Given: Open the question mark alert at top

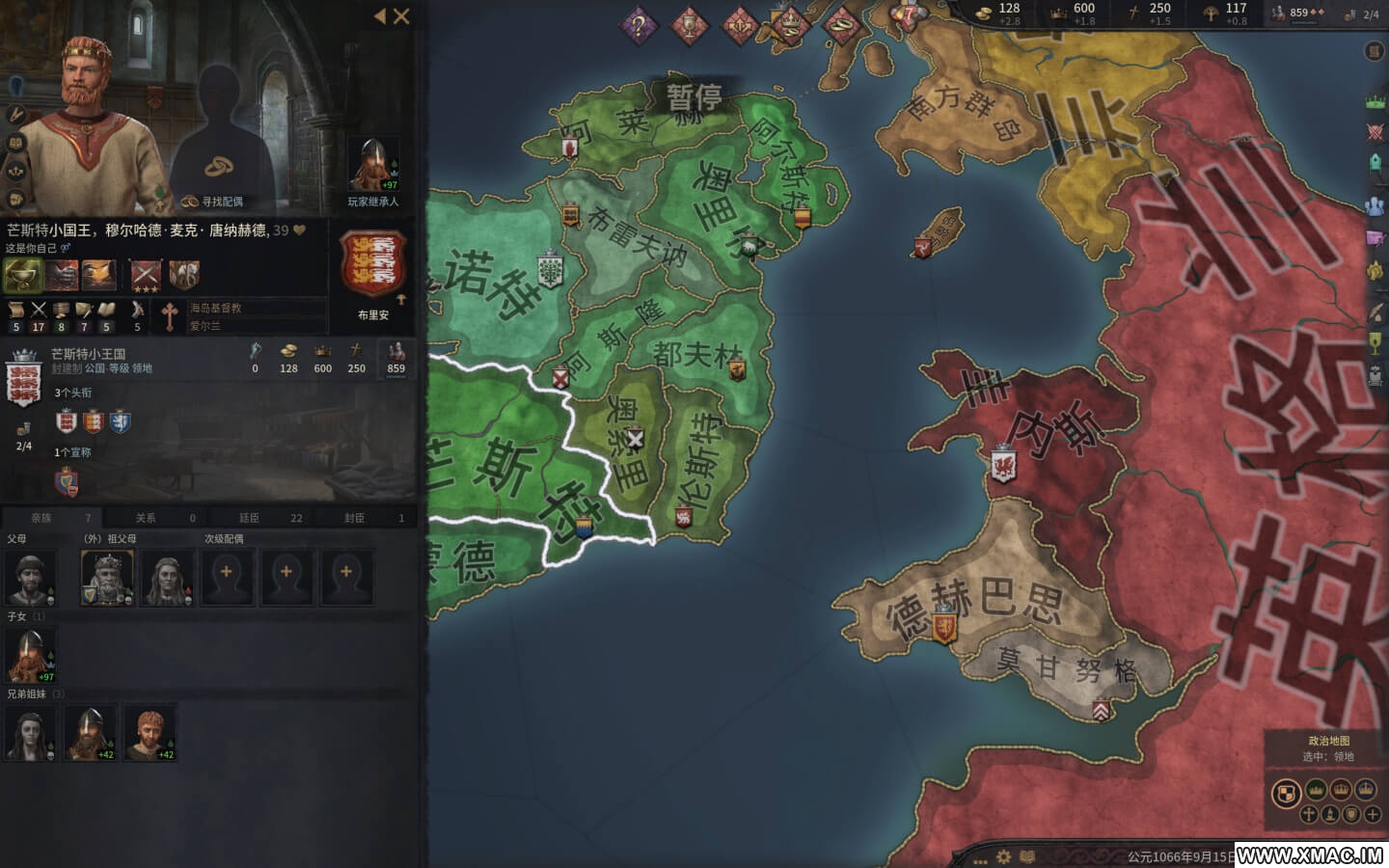Looking at the screenshot, I should click(x=638, y=26).
